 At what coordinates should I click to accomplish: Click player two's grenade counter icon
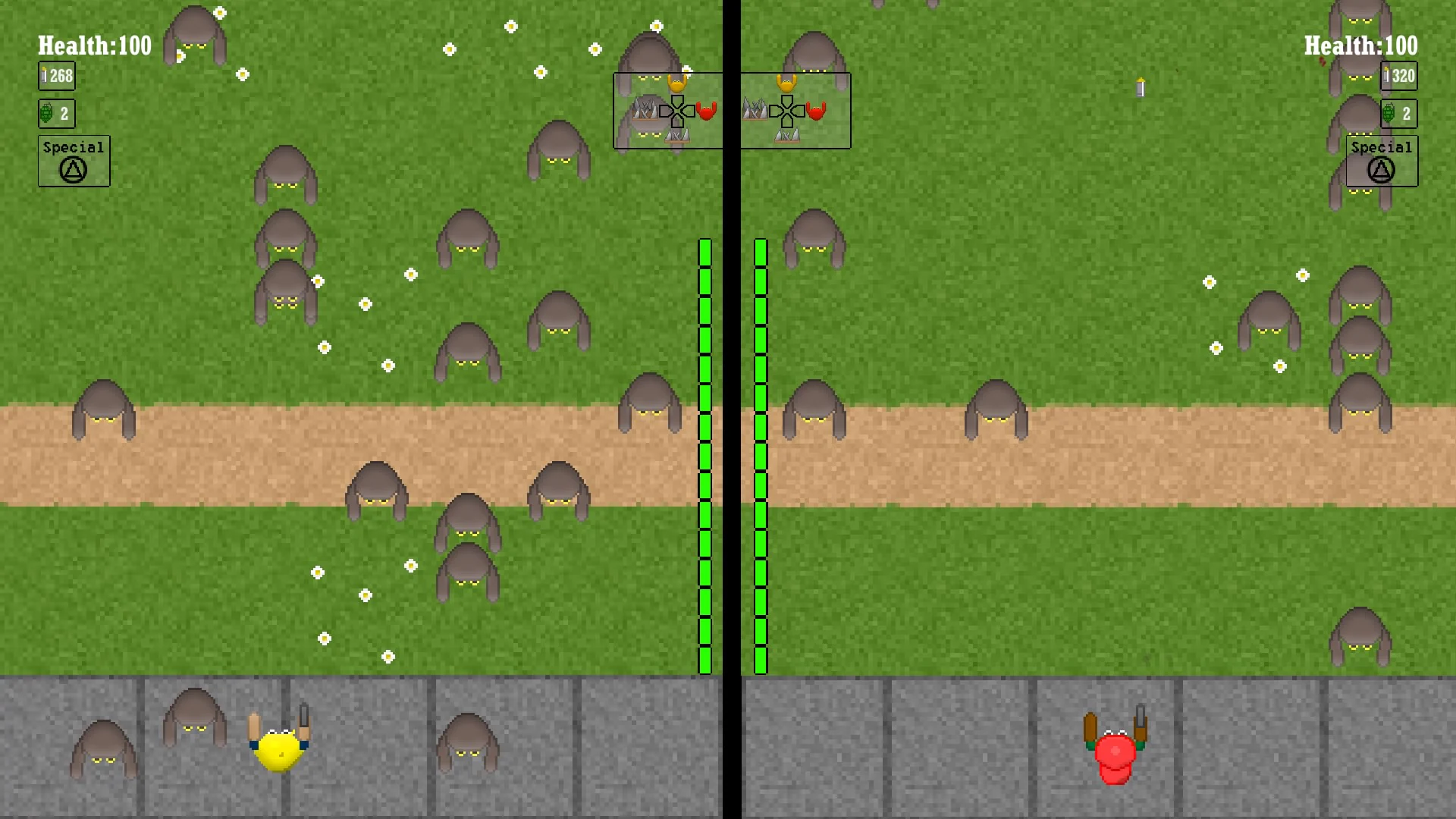tap(1398, 113)
